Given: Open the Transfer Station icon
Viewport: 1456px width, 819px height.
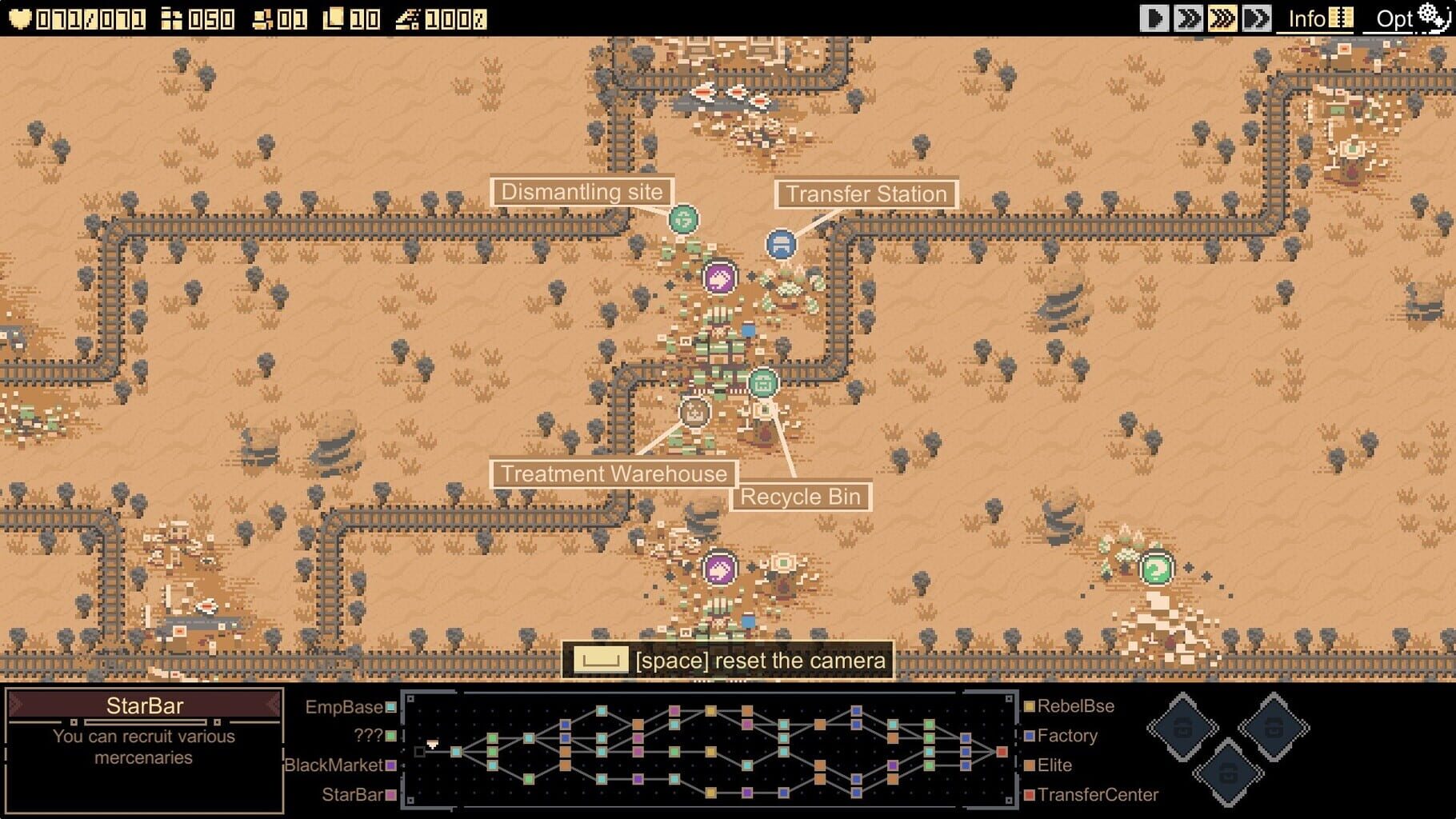Looking at the screenshot, I should coord(782,245).
